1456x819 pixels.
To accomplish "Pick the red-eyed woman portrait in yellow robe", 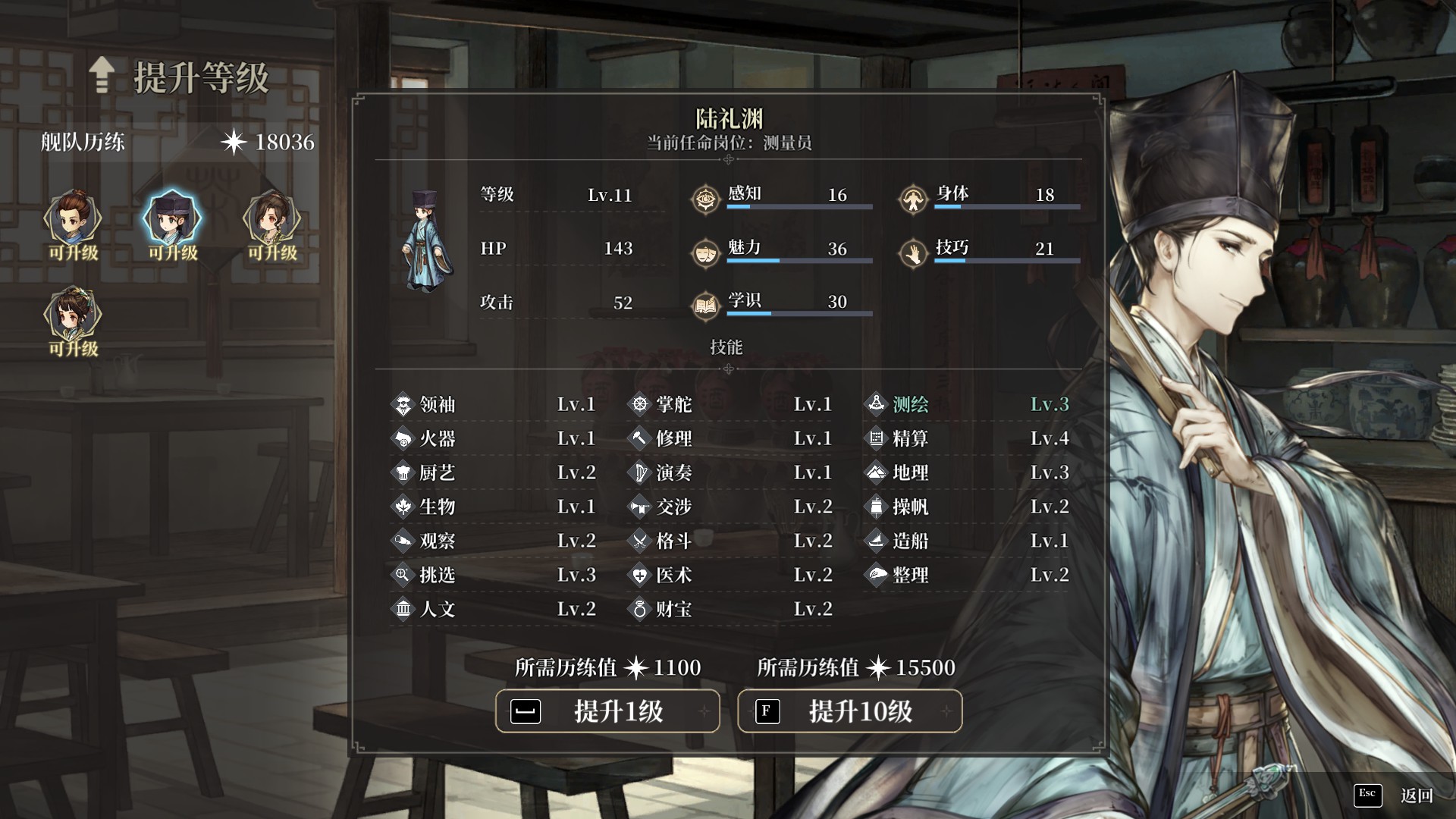I will tap(271, 220).
